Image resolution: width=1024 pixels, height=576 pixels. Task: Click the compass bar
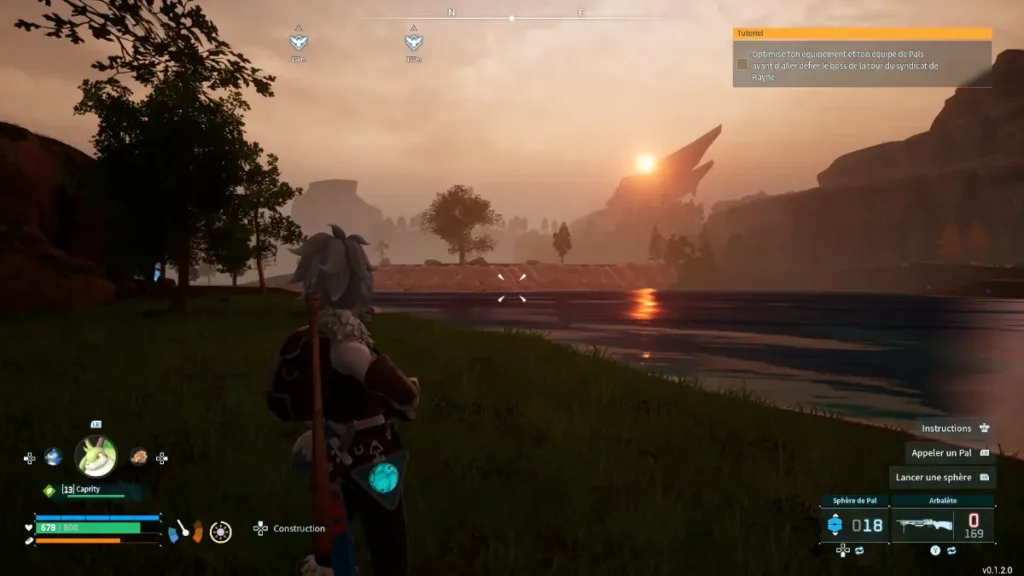[x=512, y=17]
